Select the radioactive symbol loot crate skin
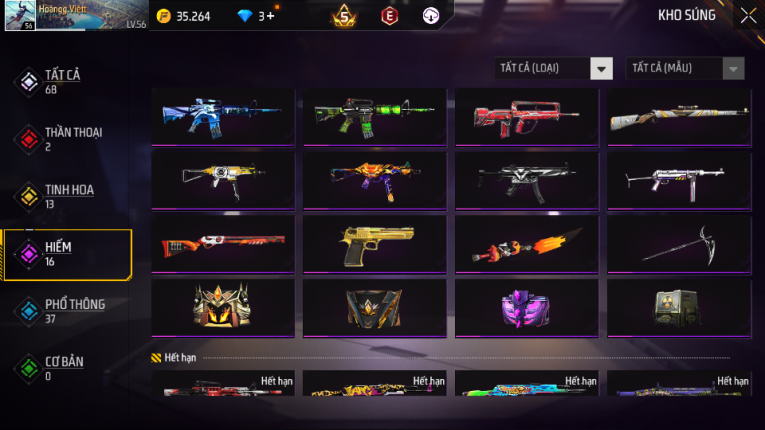Viewport: 765px width, 430px height. [x=679, y=307]
